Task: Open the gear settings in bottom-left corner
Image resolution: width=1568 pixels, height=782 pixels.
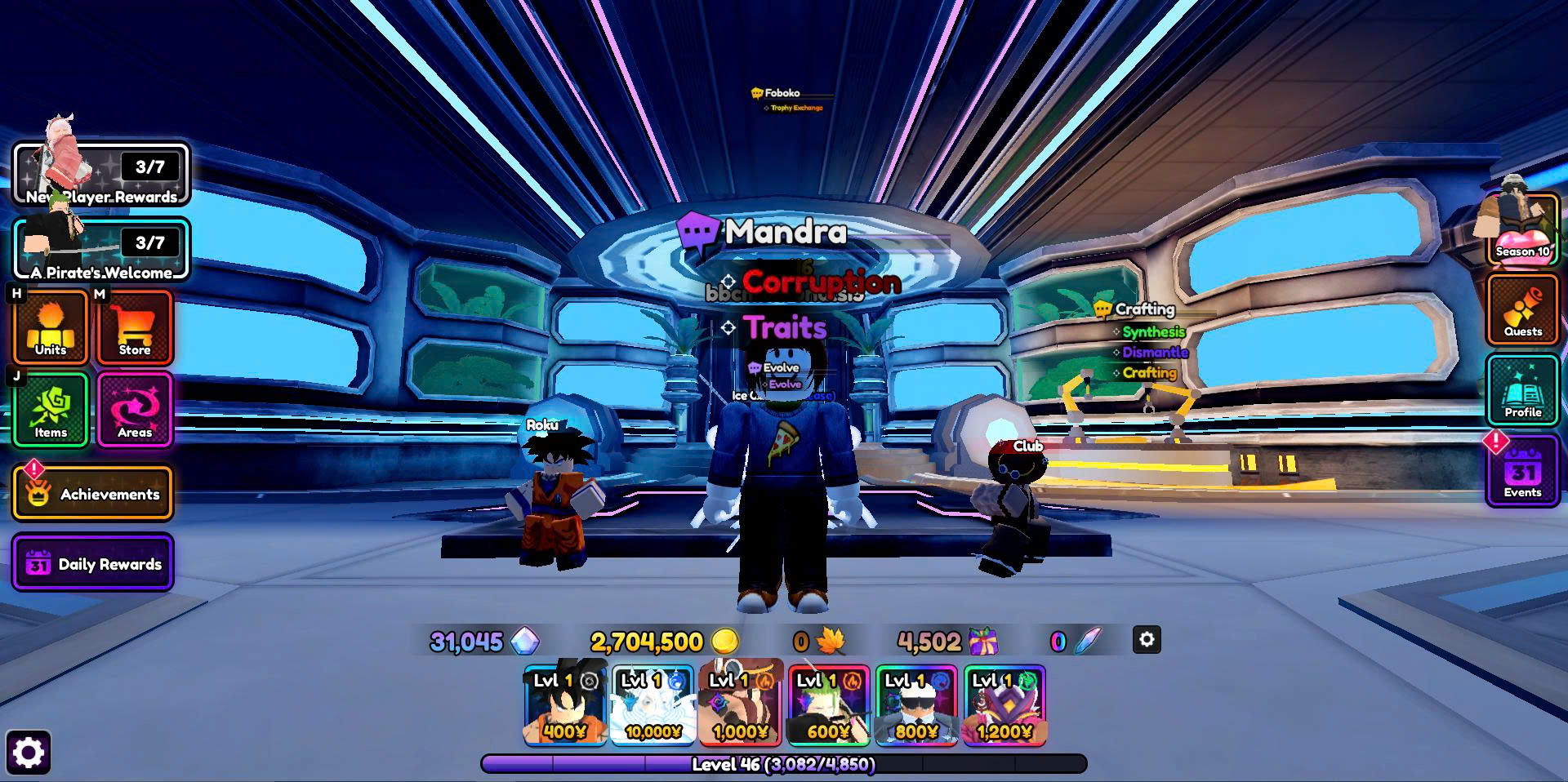Action: click(29, 752)
